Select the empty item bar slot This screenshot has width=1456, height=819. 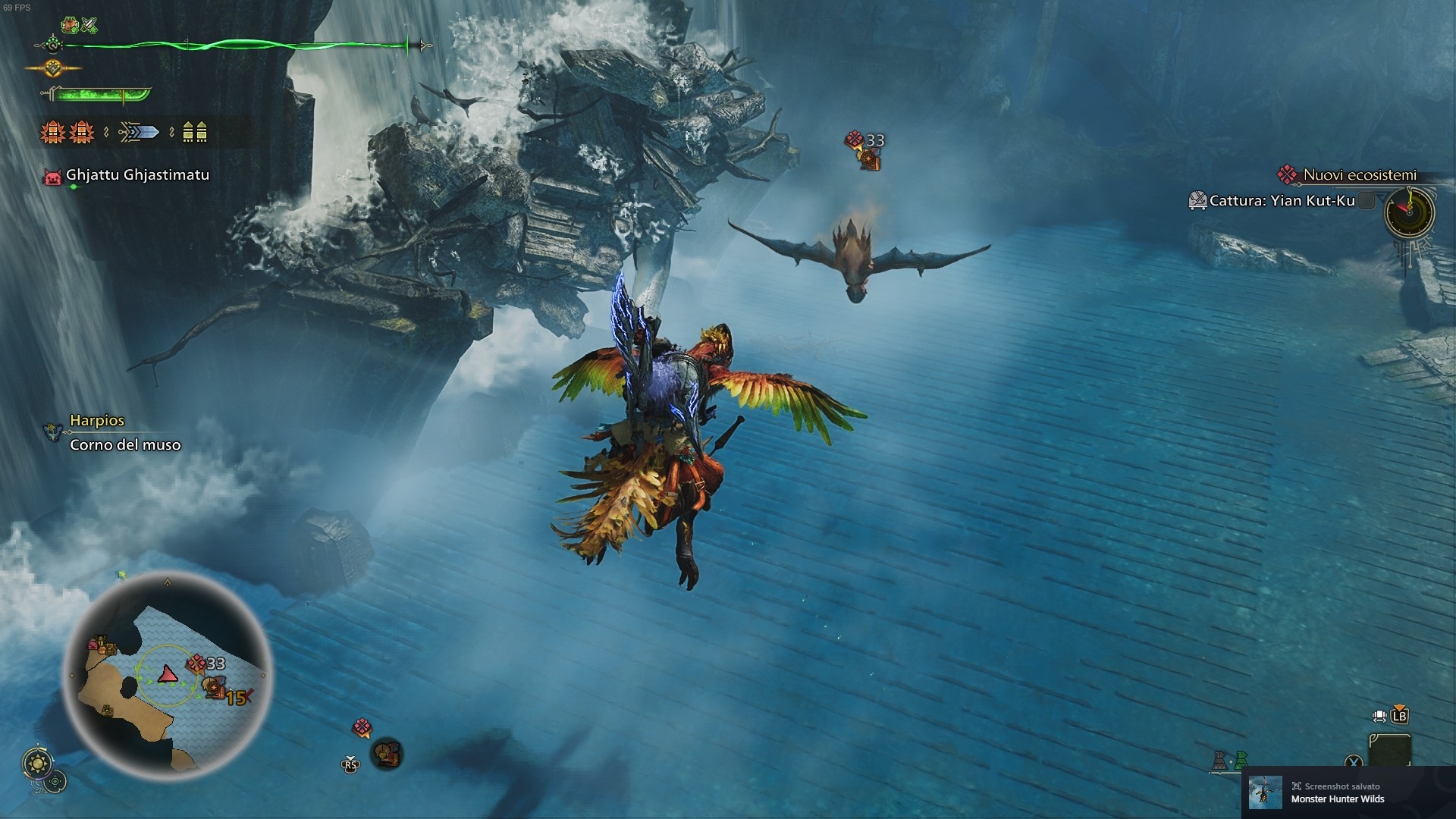[x=1389, y=751]
